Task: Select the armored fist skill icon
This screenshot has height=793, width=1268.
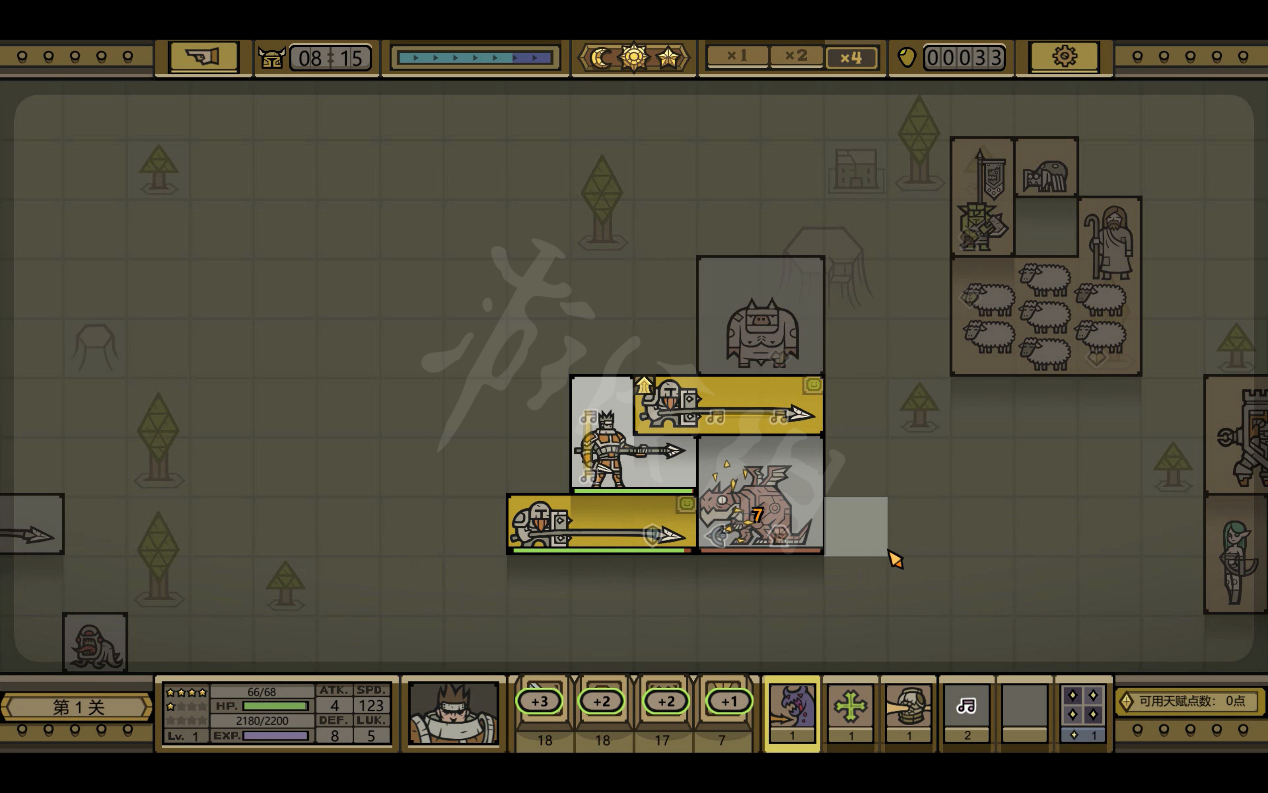Action: 908,707
